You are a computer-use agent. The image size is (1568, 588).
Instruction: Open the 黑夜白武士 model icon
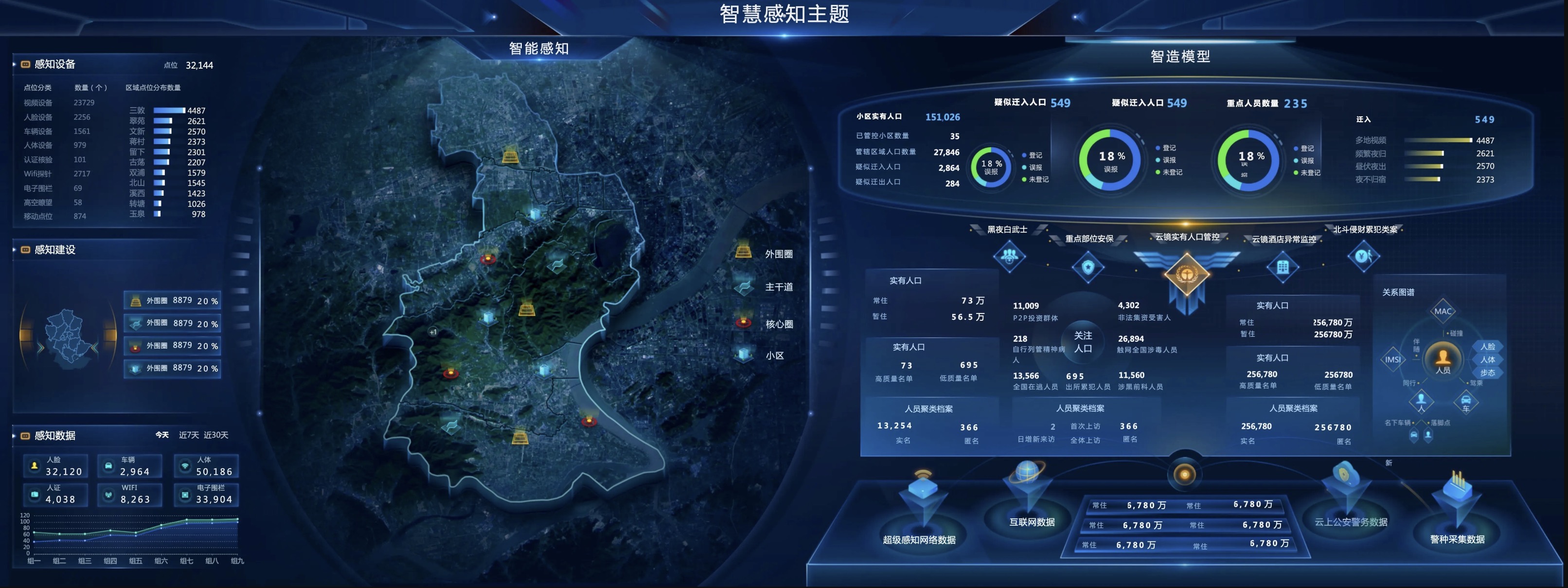coord(1009,256)
